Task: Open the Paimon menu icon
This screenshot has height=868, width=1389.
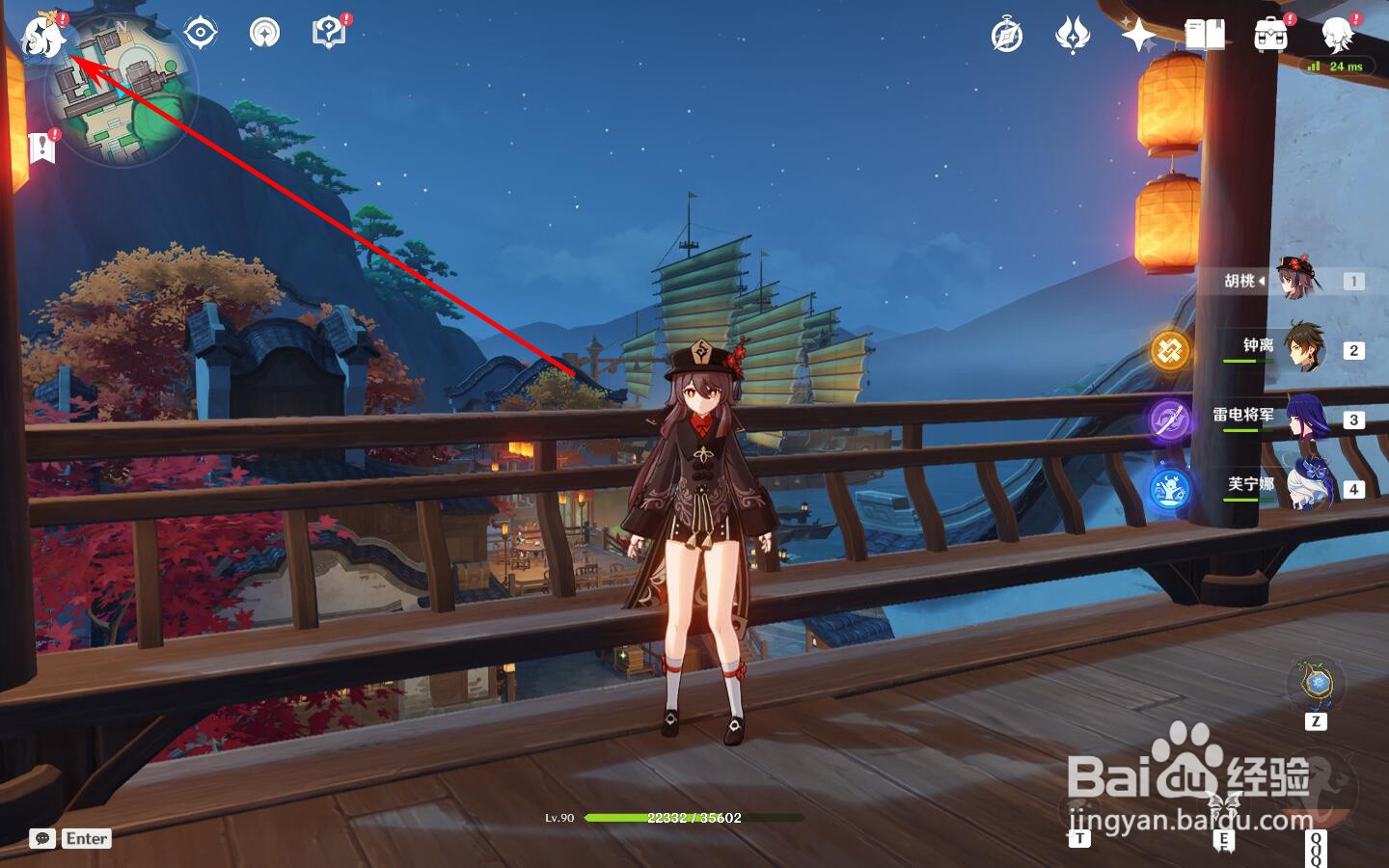Action: tap(42, 37)
